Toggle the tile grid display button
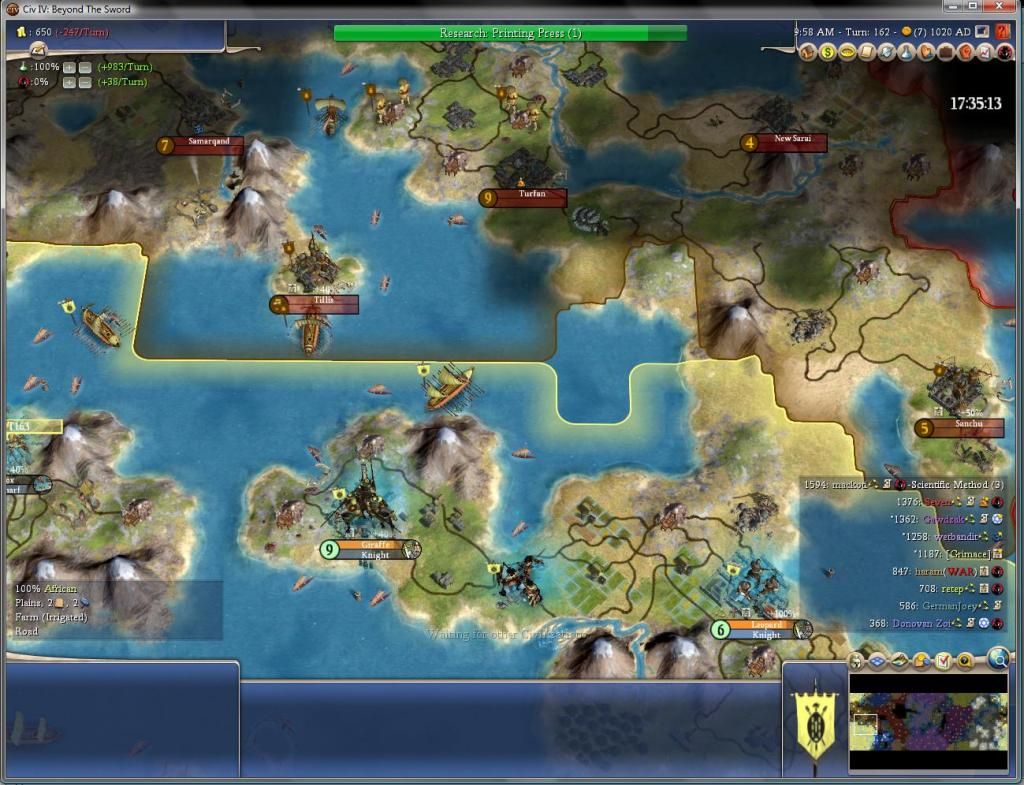Viewport: 1024px width, 785px height. point(877,661)
